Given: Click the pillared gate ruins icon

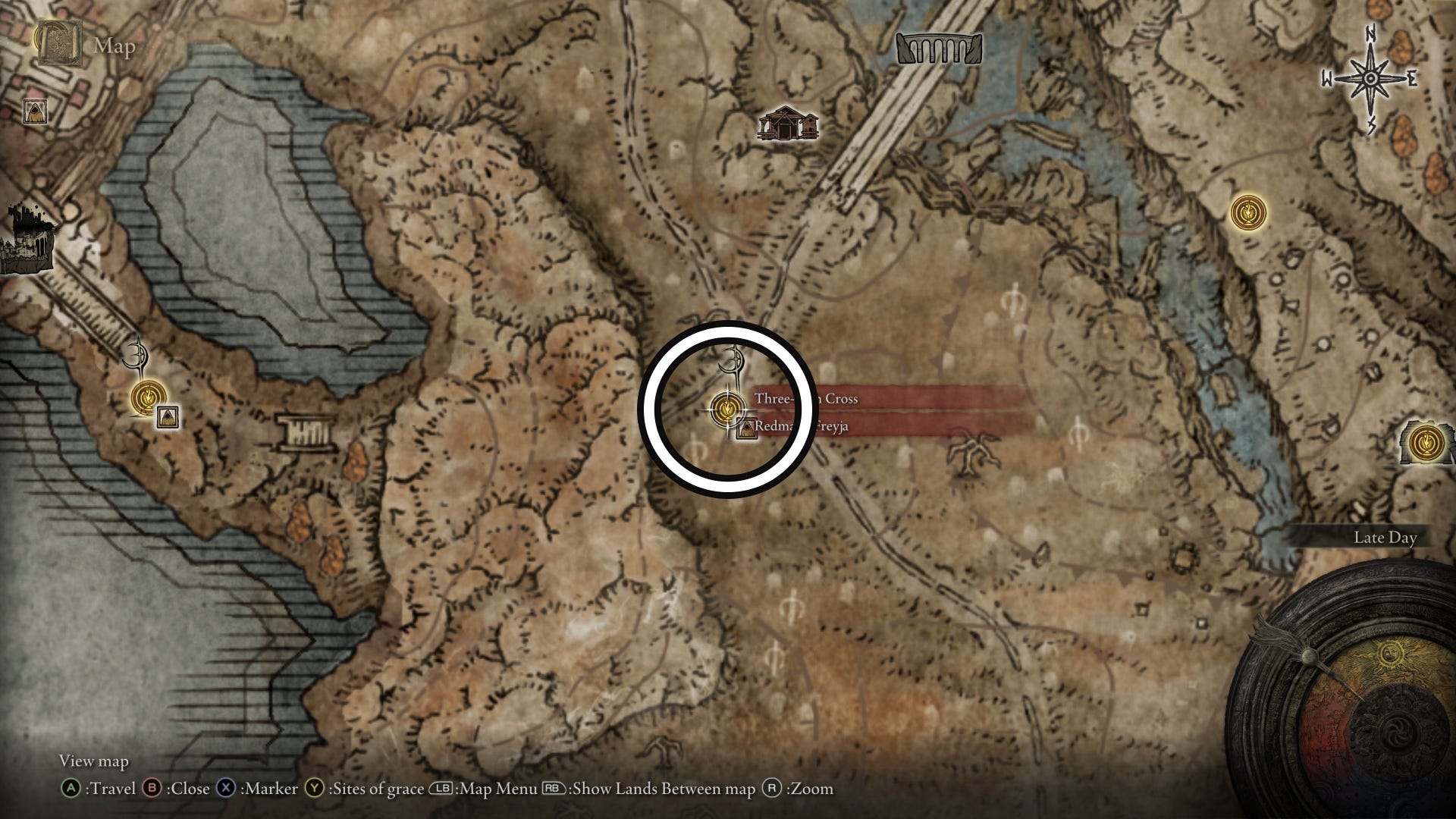Looking at the screenshot, I should coord(306,433).
